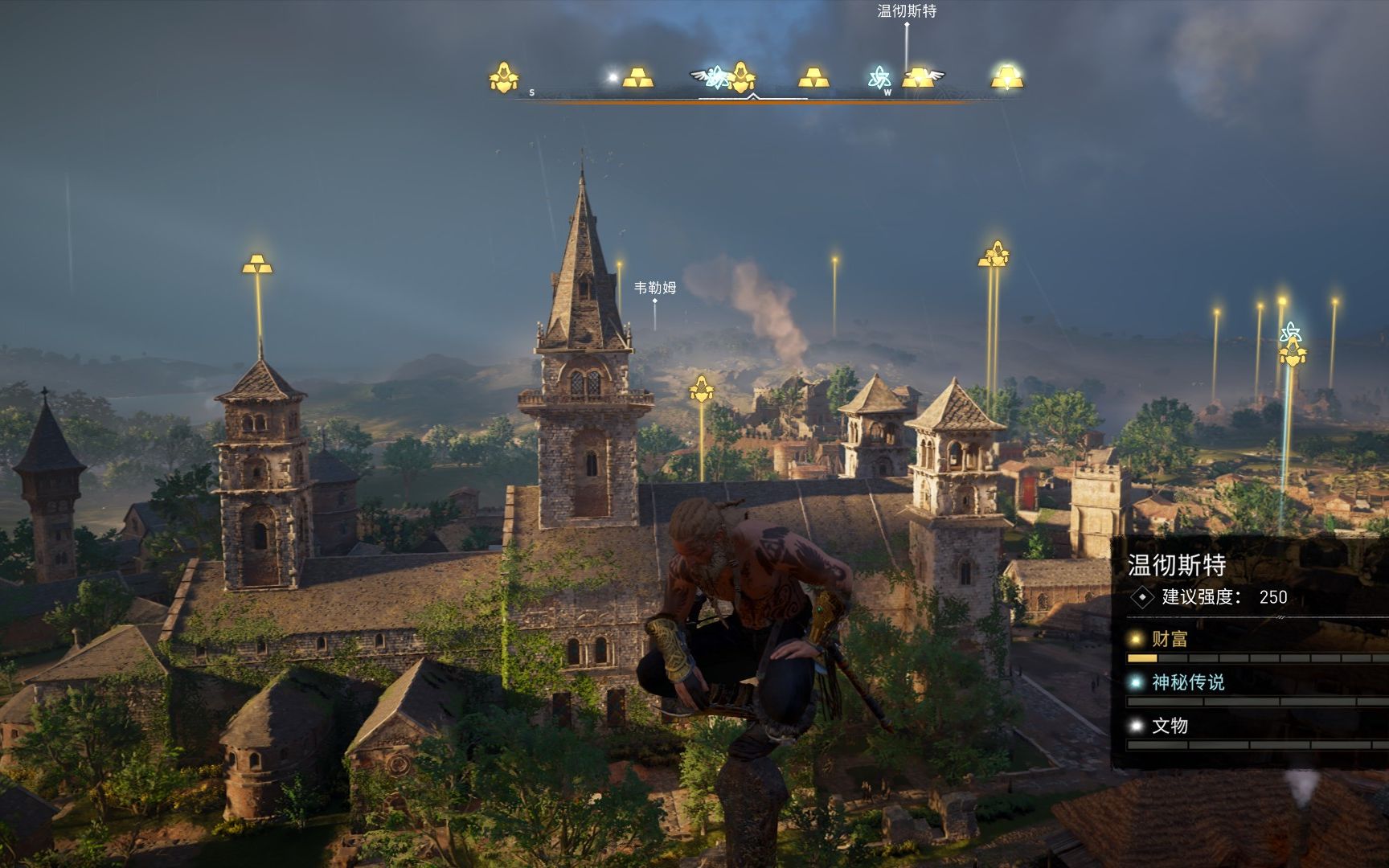Select the gold ingot marker above the stone tower
This screenshot has width=1389, height=868.
coord(257,264)
